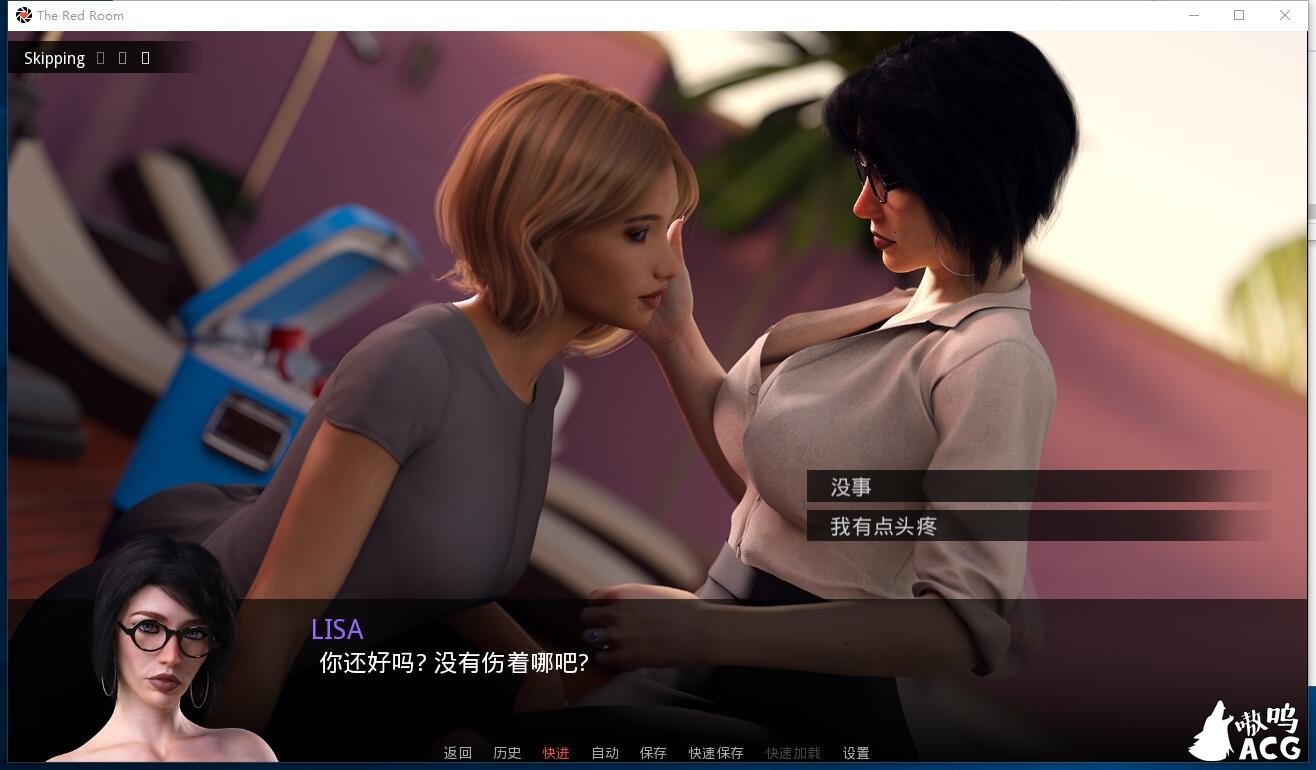Select the choice 我有点头疼
Viewport: 1316px width, 770px height.
(x=1040, y=526)
